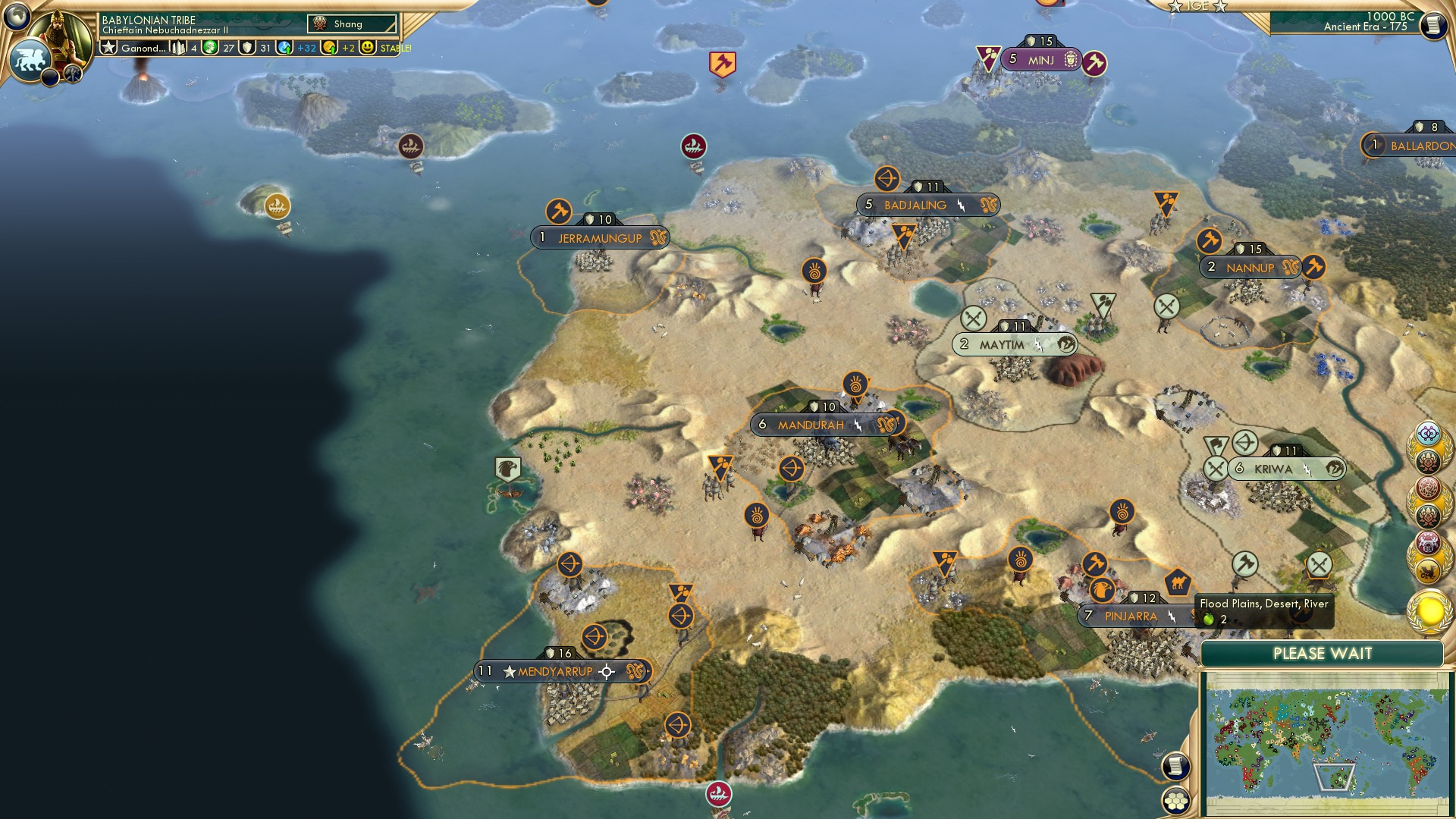The width and height of the screenshot is (1456, 819).
Task: Open the Shang notification dropdown panel
Action: point(352,24)
